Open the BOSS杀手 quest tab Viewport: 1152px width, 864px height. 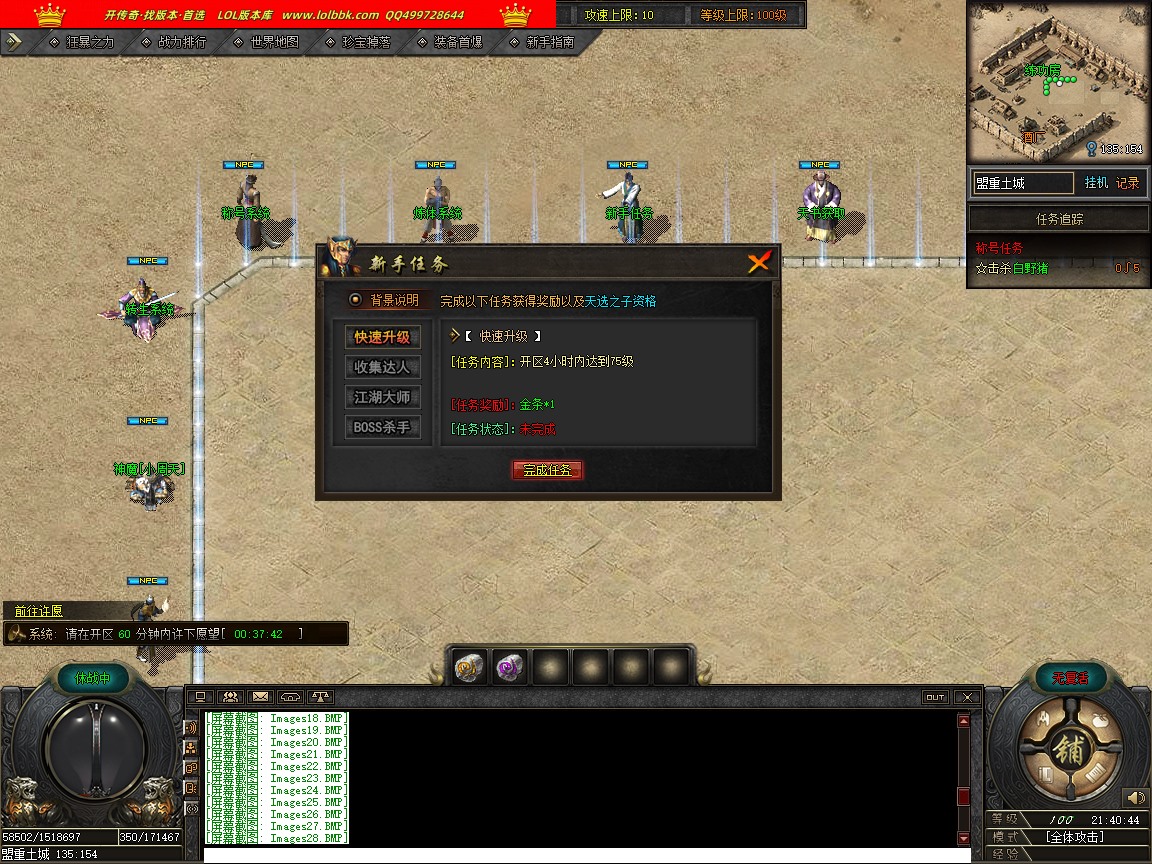[x=382, y=427]
